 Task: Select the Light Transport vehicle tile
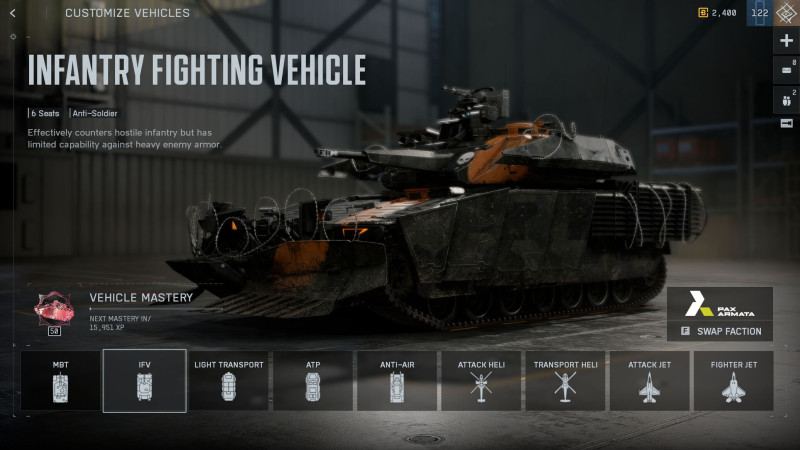point(229,380)
